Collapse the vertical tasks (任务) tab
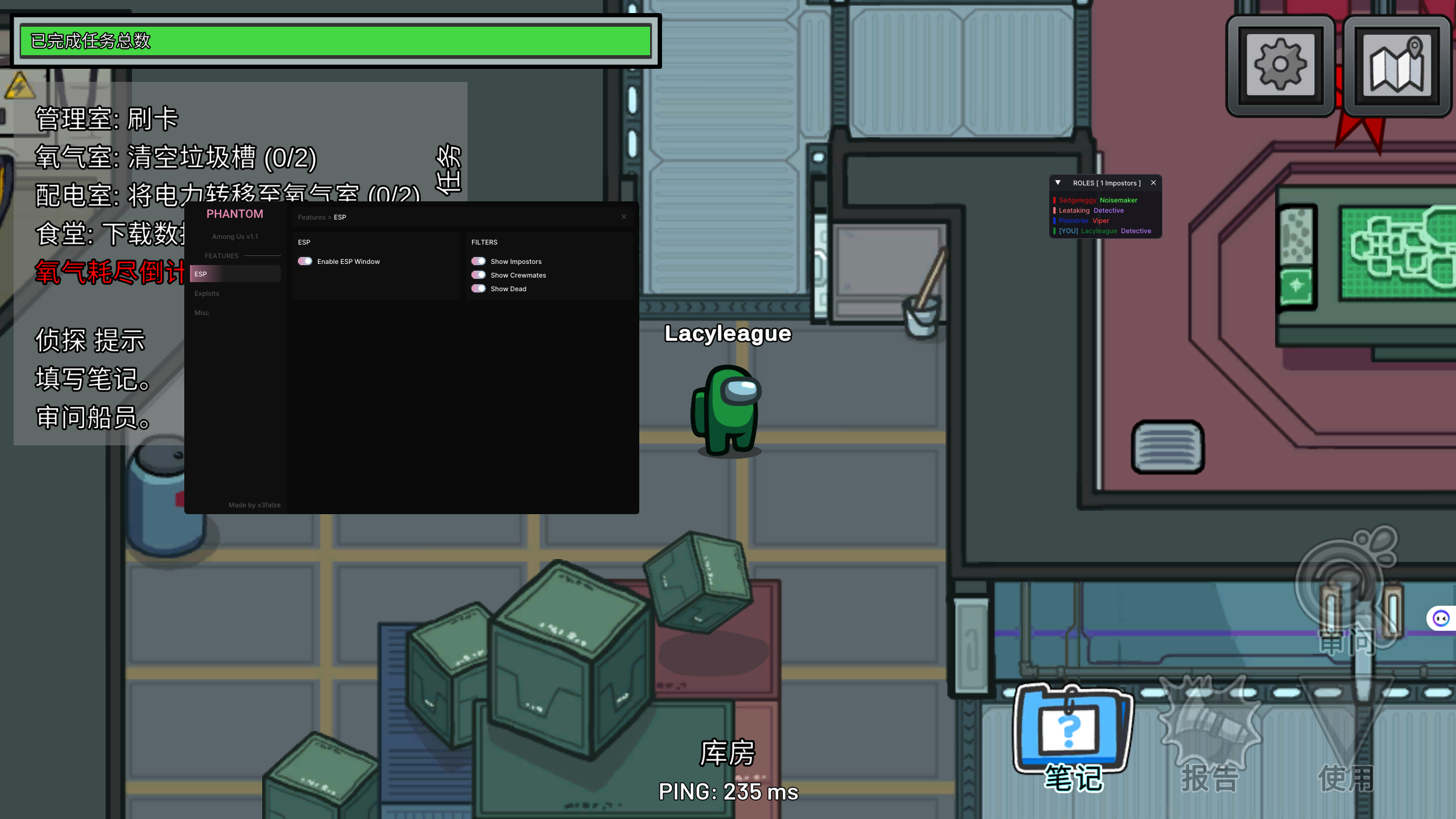This screenshot has width=1456, height=819. 449,168
